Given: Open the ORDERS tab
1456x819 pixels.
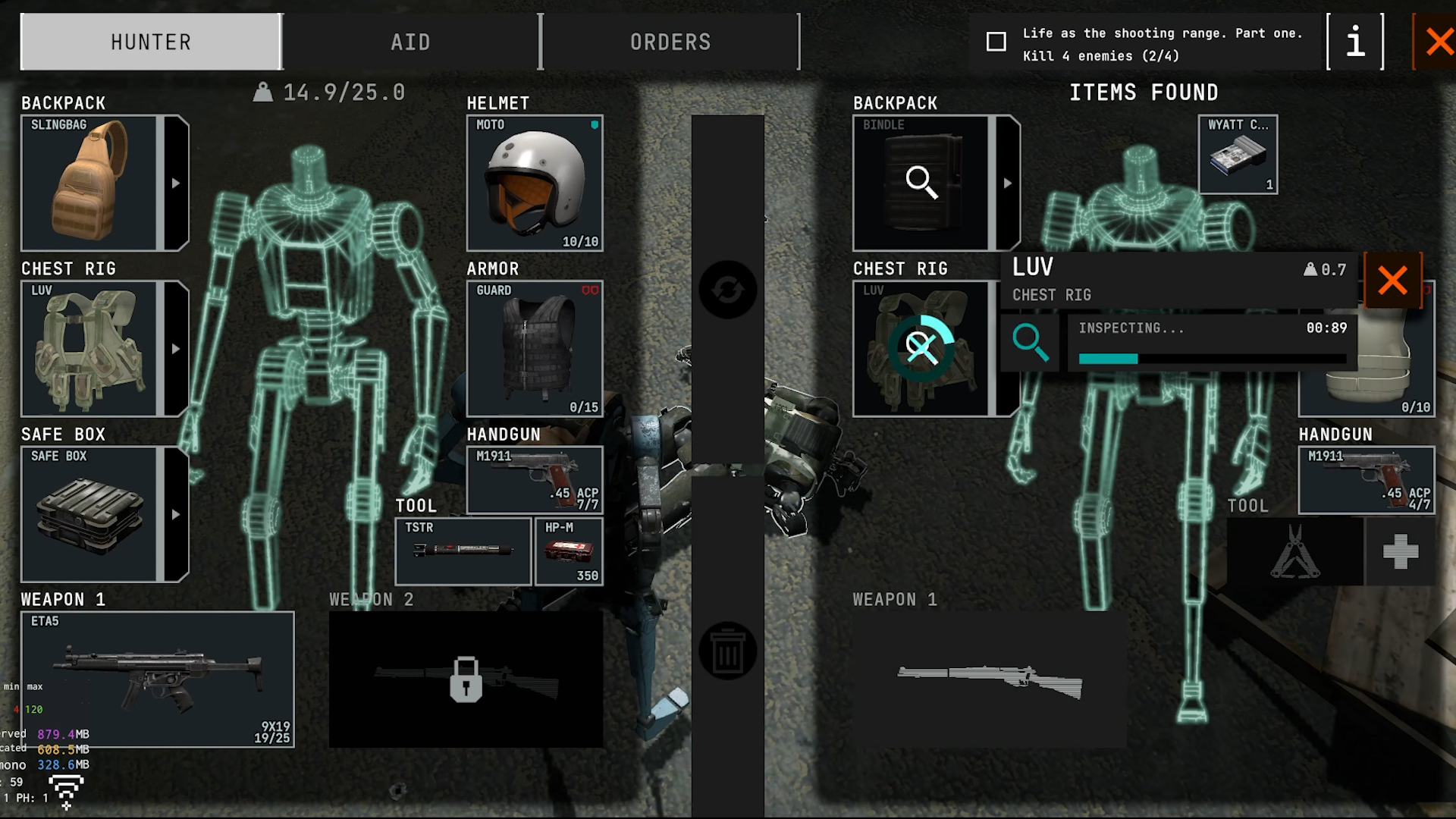Looking at the screenshot, I should 670,42.
